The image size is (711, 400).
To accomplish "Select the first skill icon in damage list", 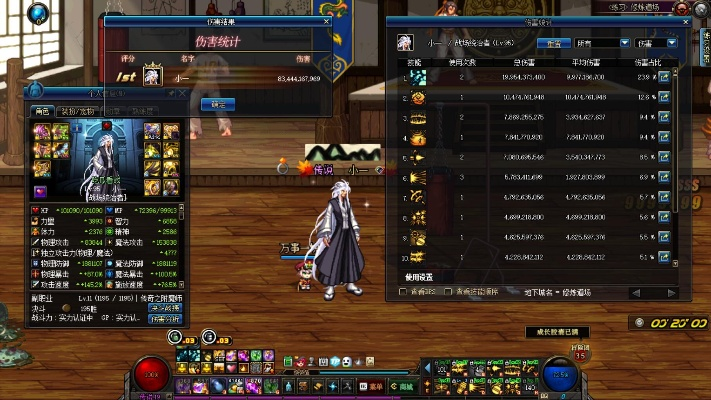I will point(416,77).
